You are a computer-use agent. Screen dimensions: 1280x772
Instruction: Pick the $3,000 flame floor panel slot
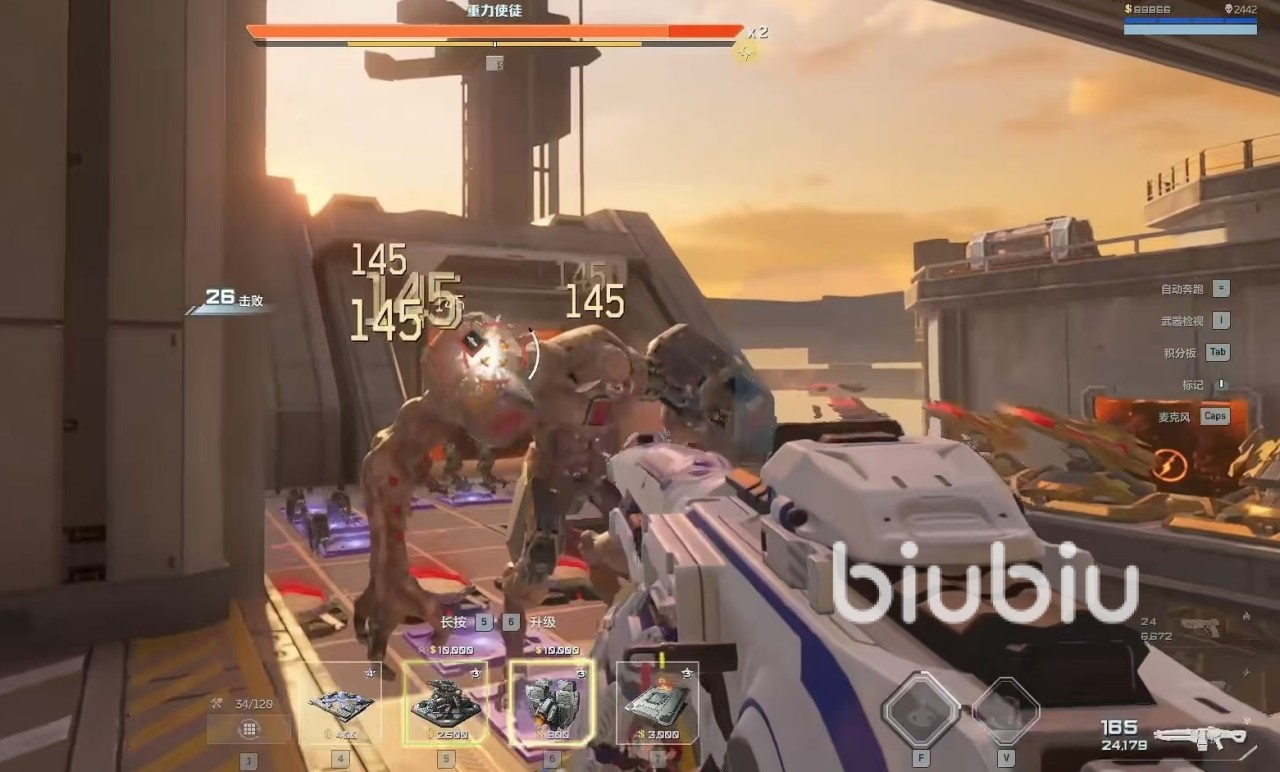tap(657, 704)
